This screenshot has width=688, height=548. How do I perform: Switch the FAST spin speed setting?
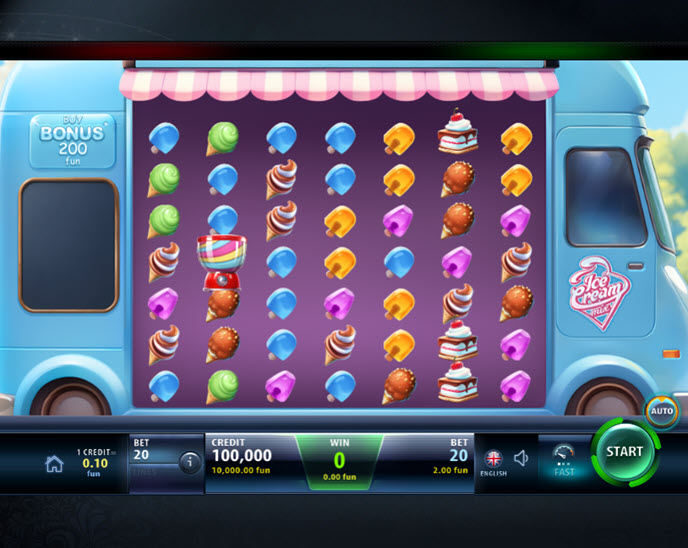coord(564,459)
